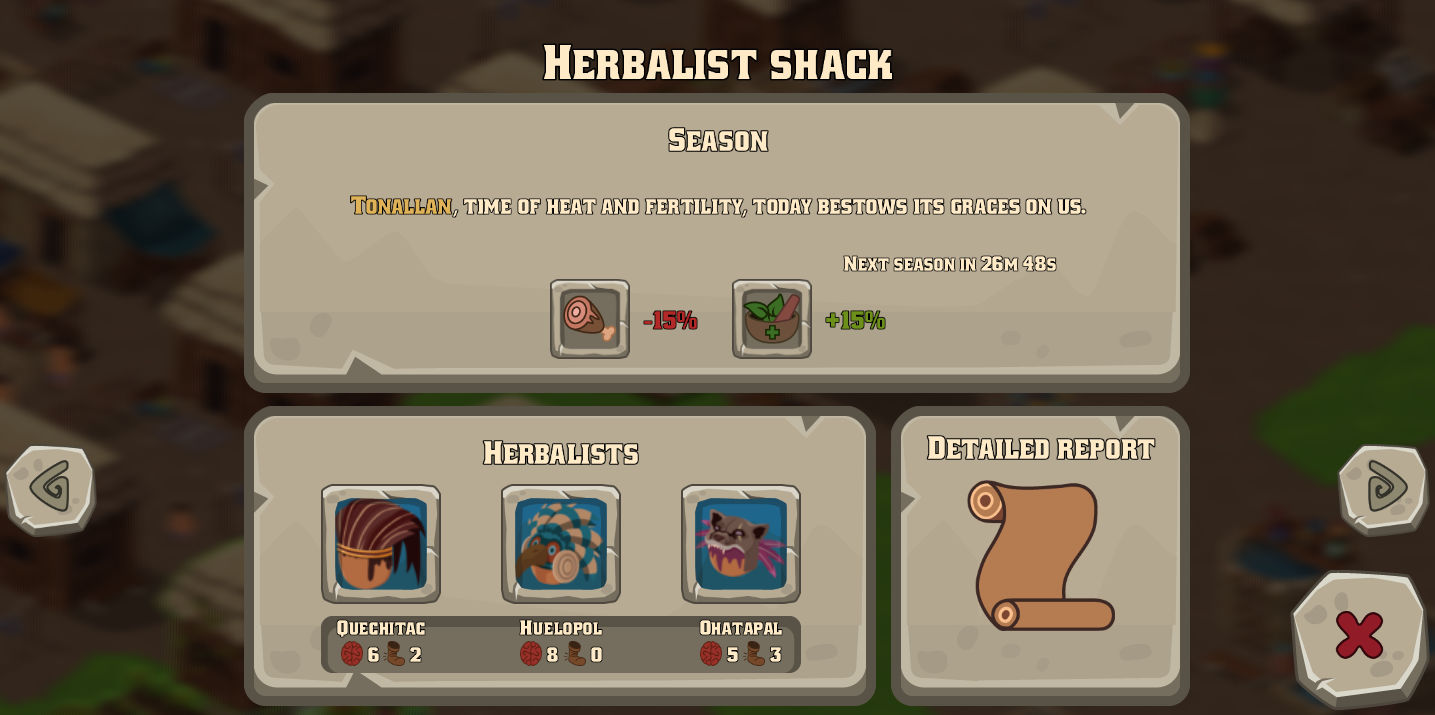The image size is (1435, 715).
Task: Close the Herbalist shack window
Action: point(1359,635)
